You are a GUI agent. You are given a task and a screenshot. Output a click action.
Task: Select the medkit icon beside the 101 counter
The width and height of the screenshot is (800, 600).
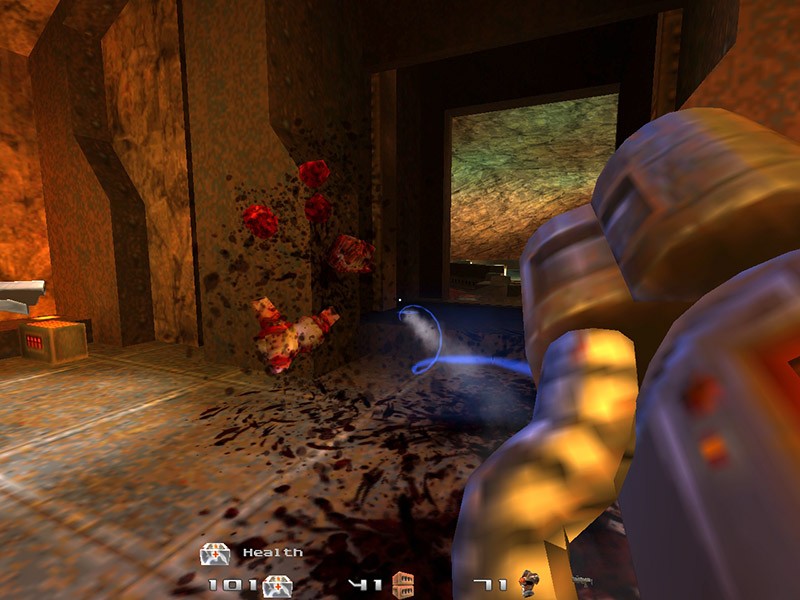point(277,585)
